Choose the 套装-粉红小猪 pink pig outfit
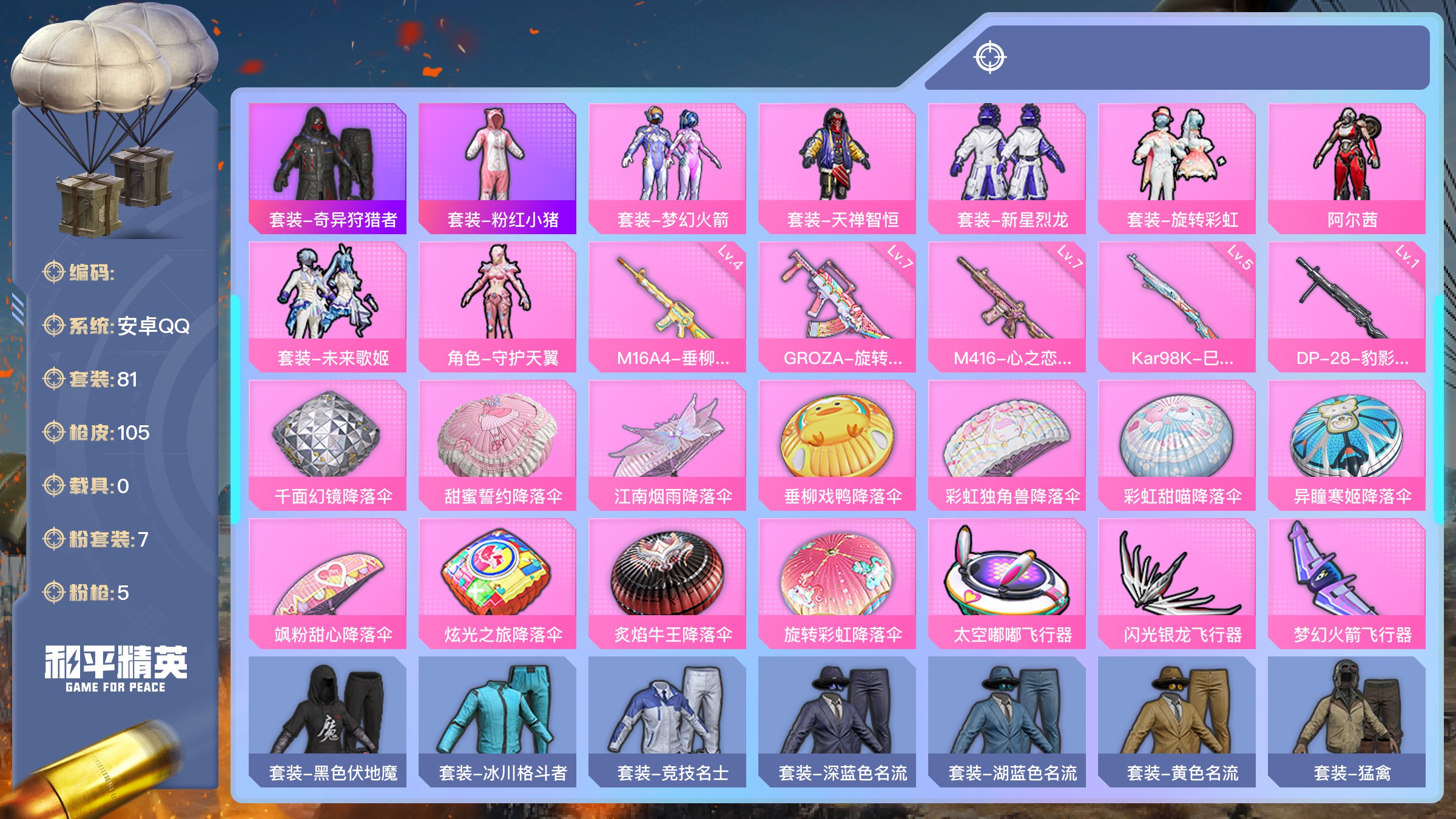Viewport: 1456px width, 819px height. click(497, 168)
